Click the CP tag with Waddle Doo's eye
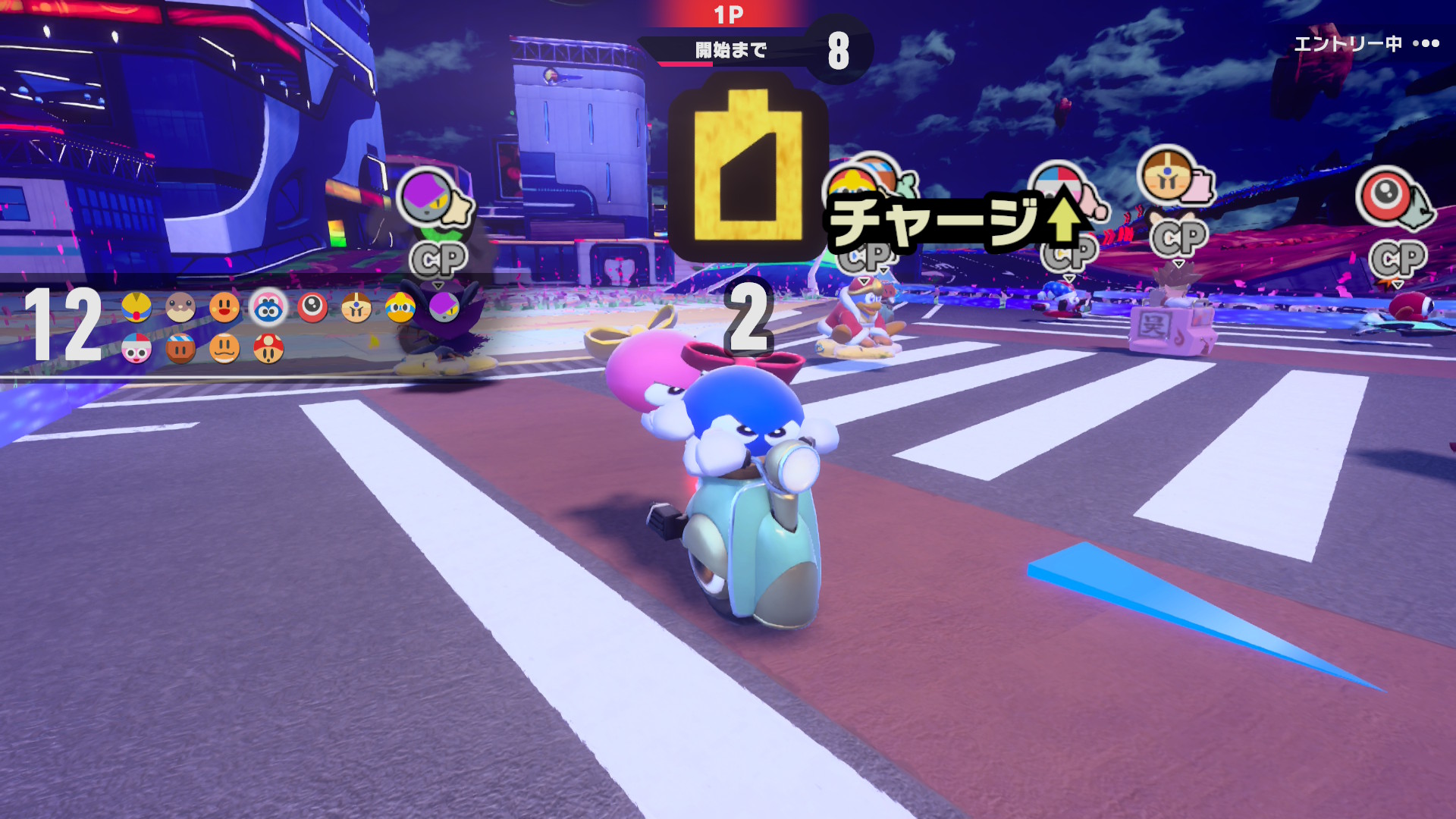This screenshot has width=1456, height=819. [x=1398, y=259]
